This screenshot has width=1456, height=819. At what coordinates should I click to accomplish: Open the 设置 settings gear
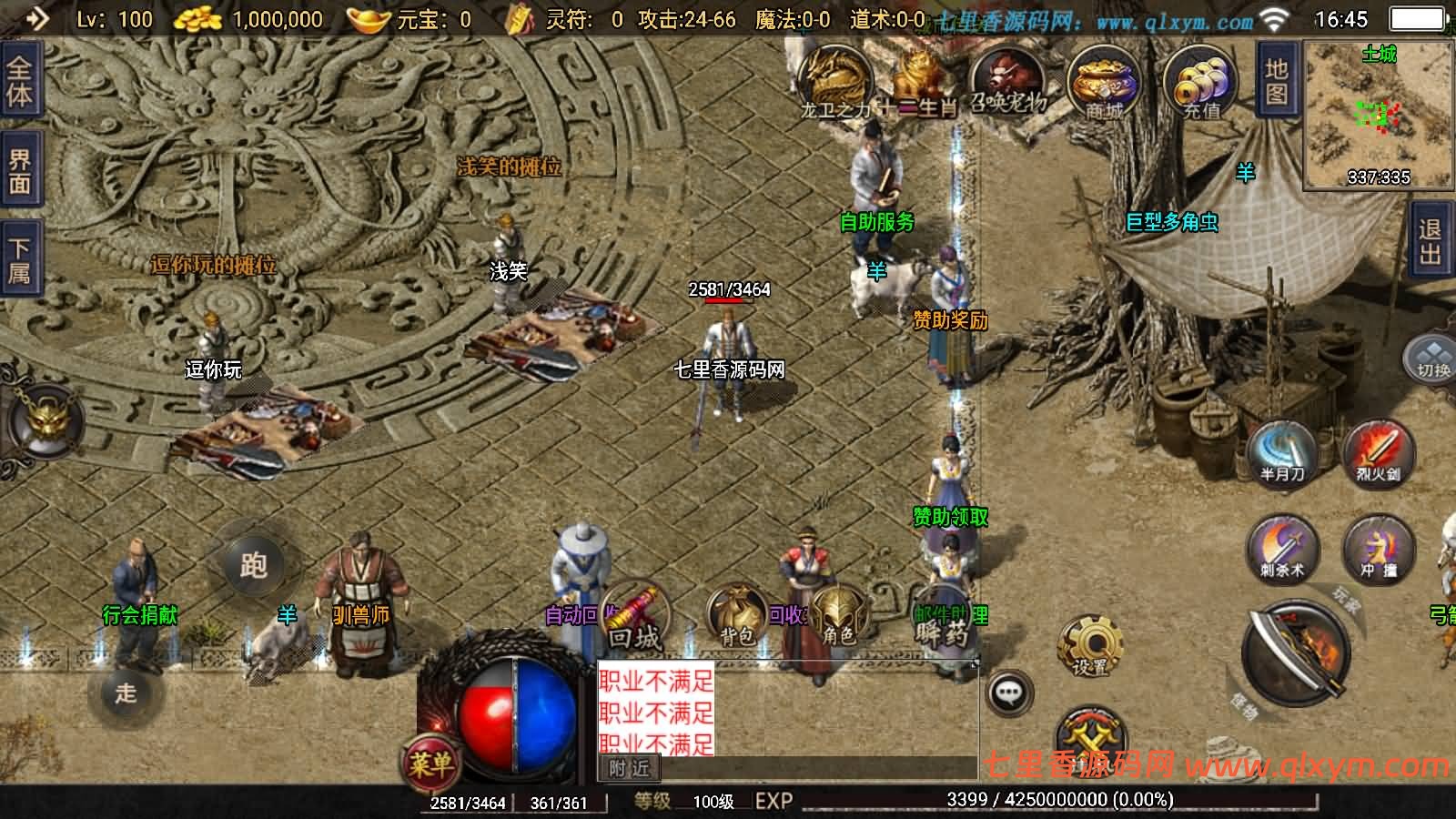point(1089,645)
